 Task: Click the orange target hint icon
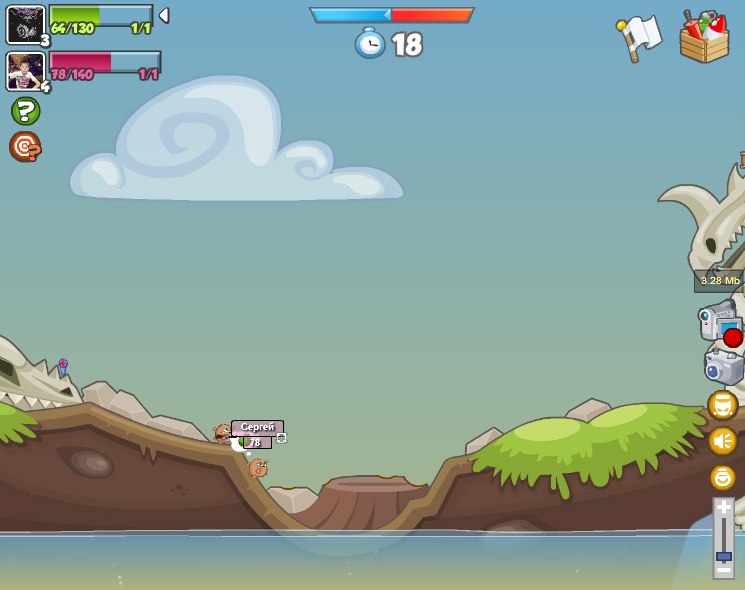point(25,147)
